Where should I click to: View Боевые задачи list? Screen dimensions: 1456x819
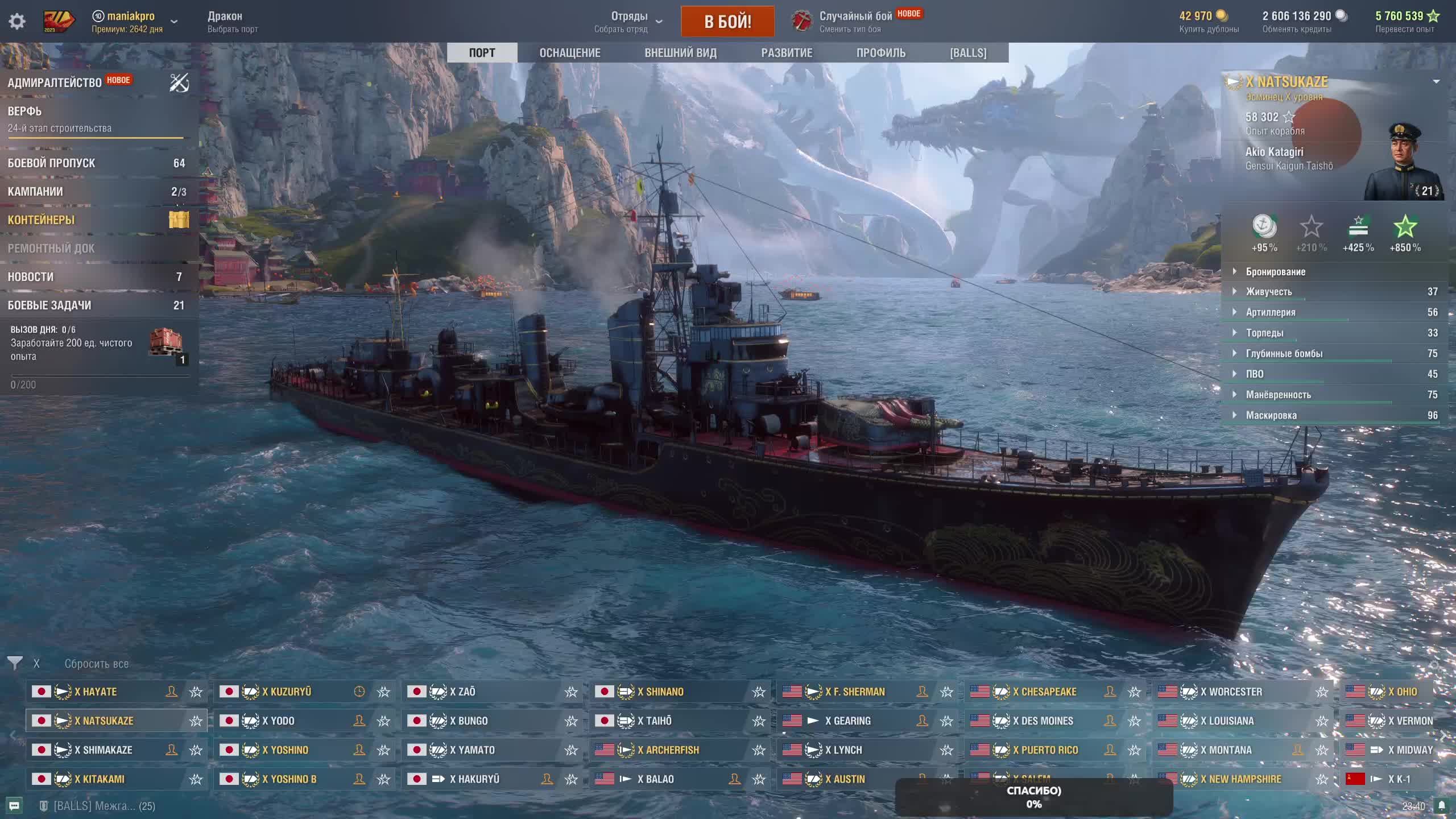49,305
